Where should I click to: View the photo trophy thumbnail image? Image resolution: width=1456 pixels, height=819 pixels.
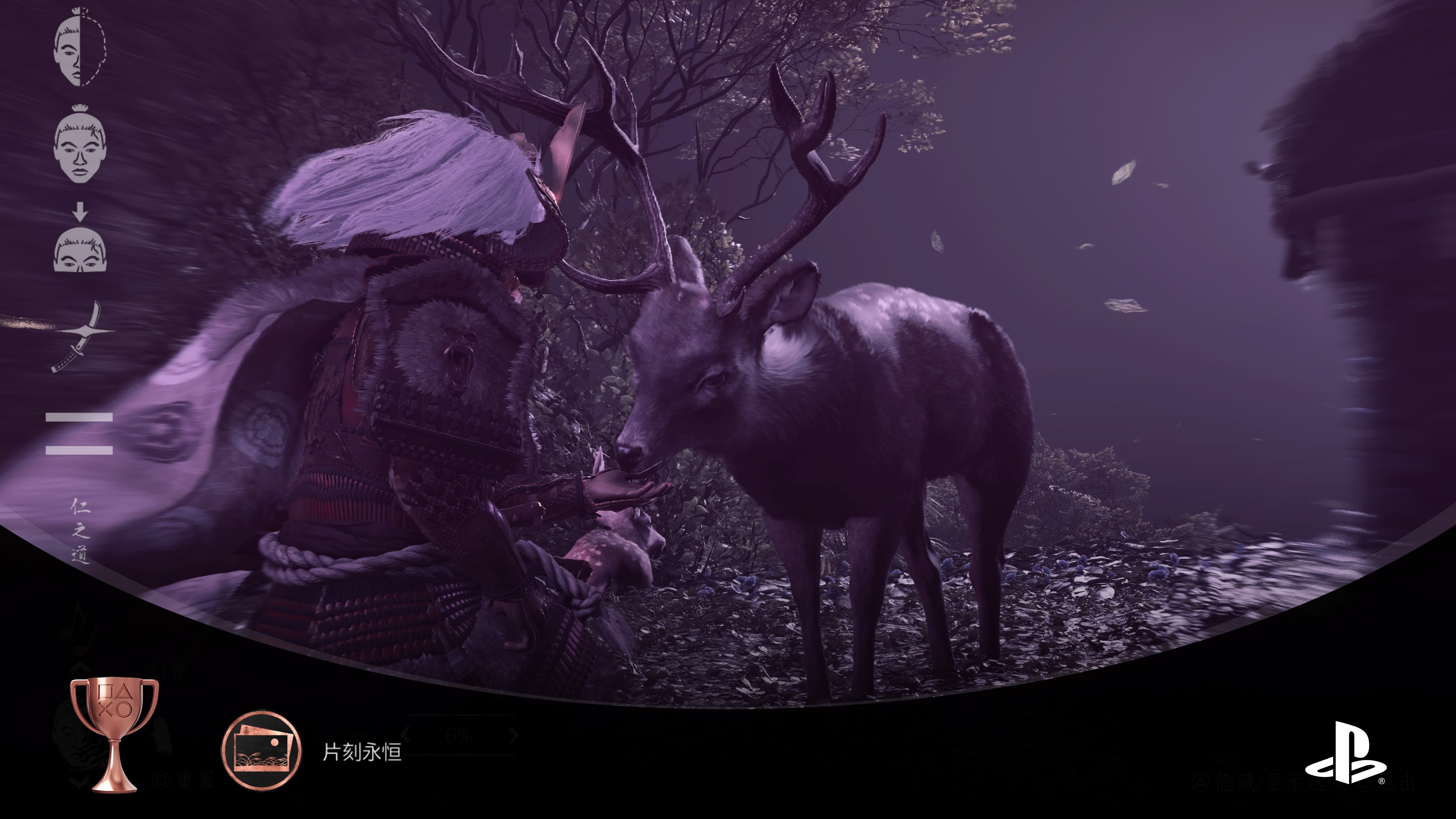click(x=261, y=751)
